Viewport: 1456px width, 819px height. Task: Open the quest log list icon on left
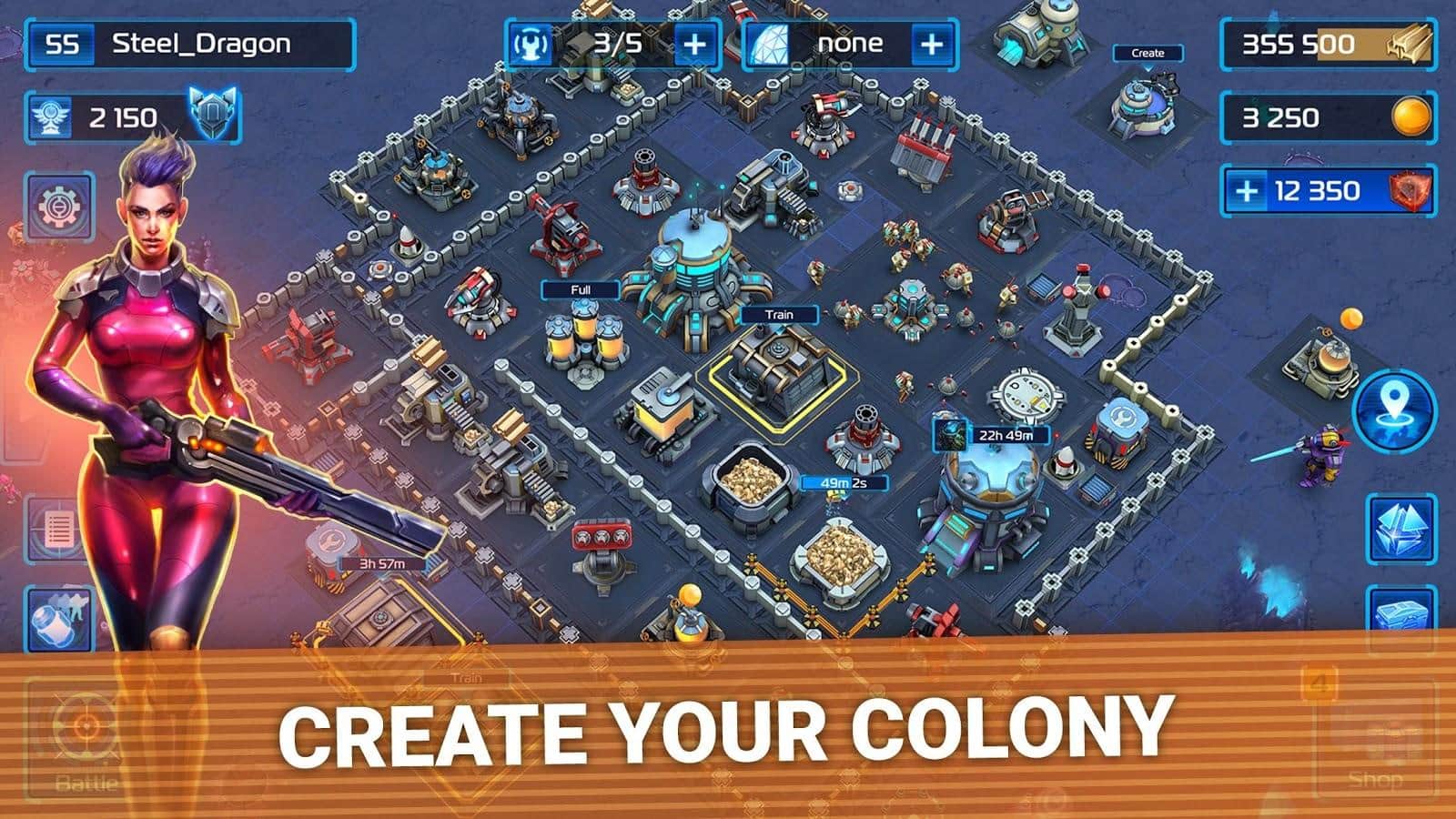click(56, 531)
